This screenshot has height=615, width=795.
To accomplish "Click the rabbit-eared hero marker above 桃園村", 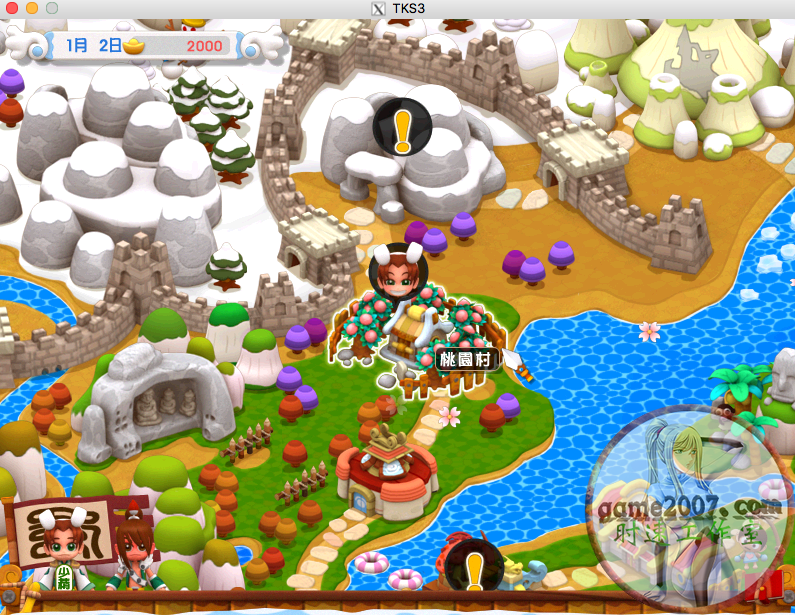I will pos(397,269).
